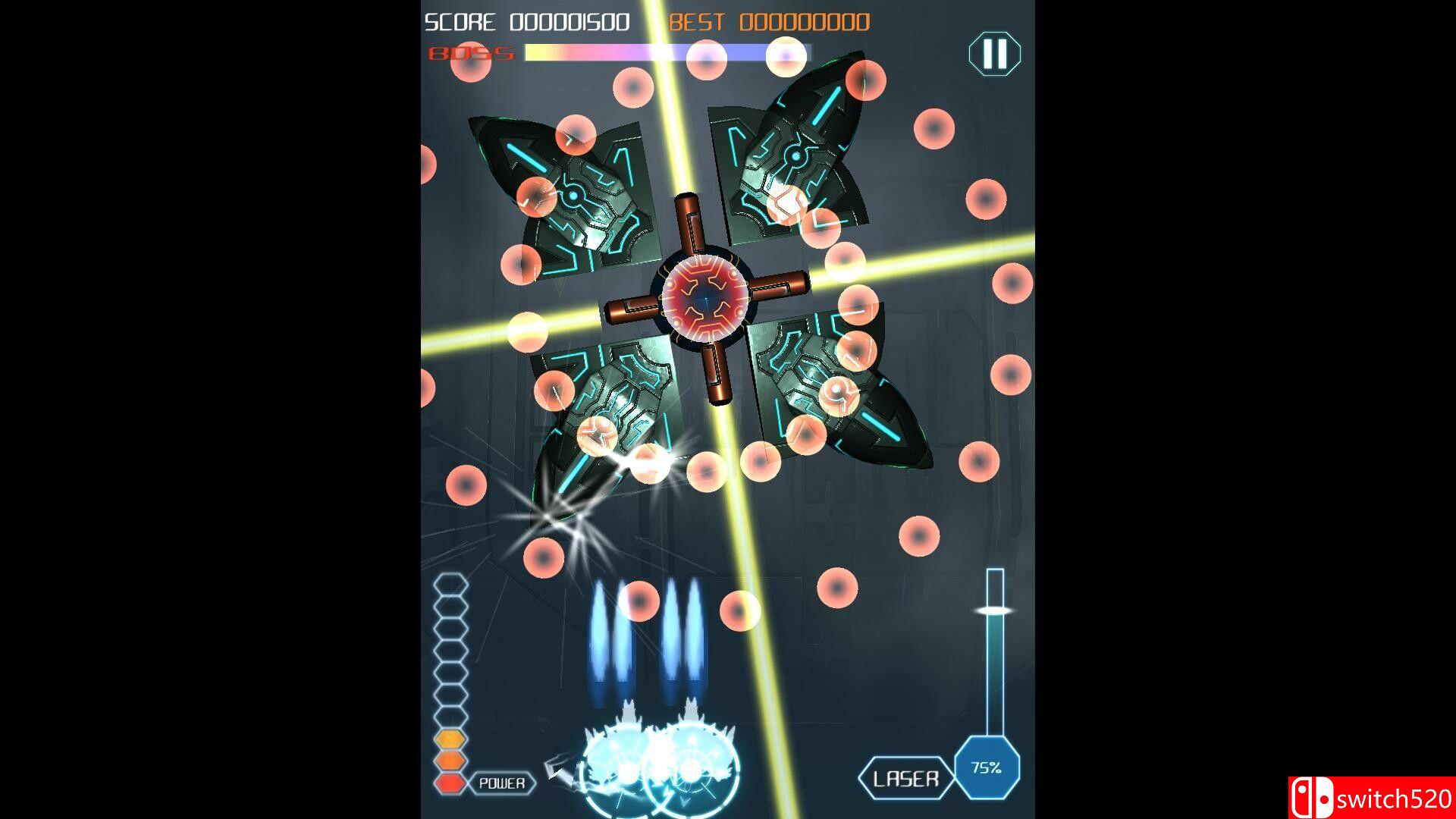Select the blue laser charge hexagon showing 75%
Screen dimensions: 1456x819
[987, 768]
